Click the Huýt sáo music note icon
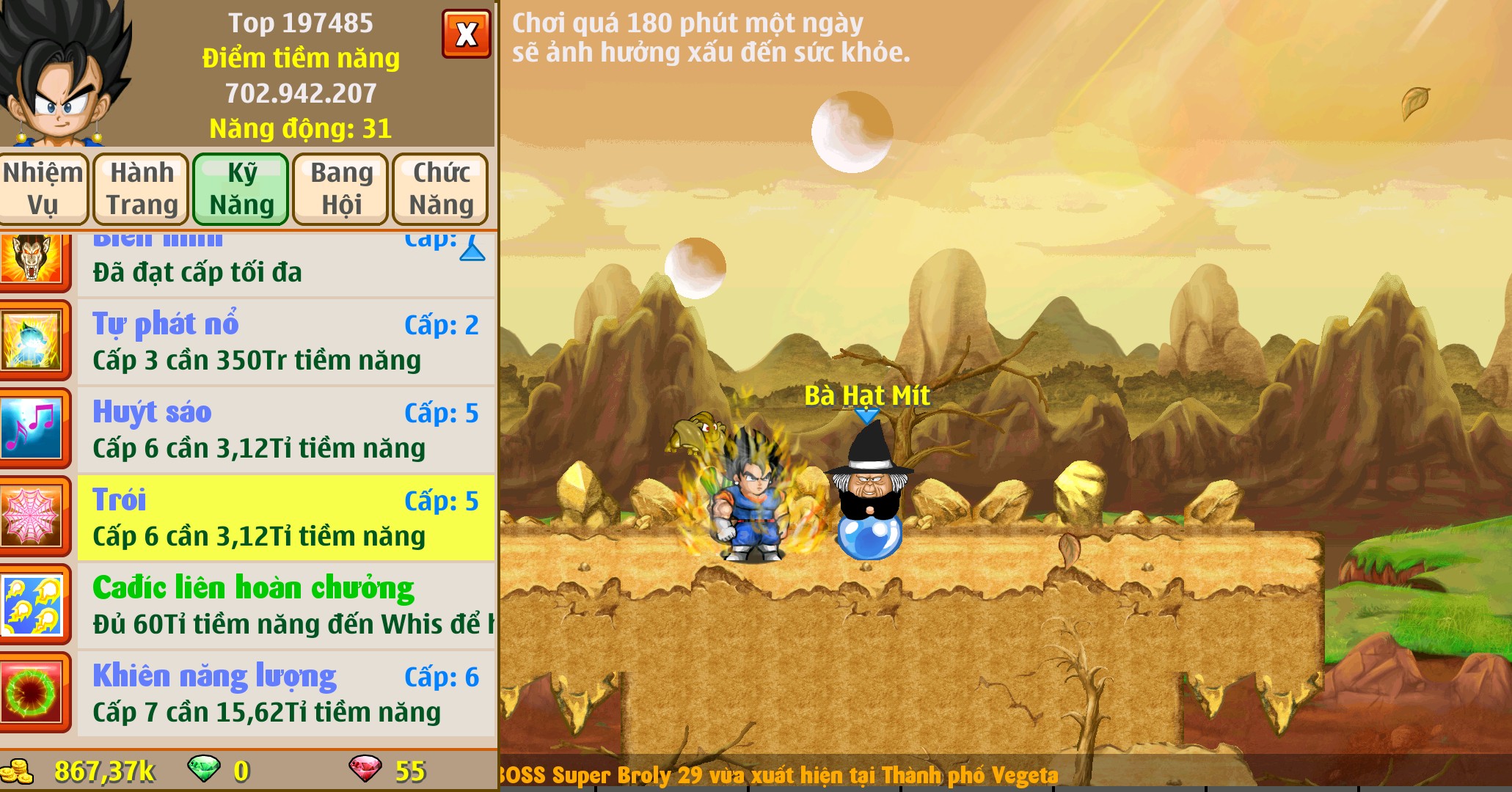 (32, 430)
